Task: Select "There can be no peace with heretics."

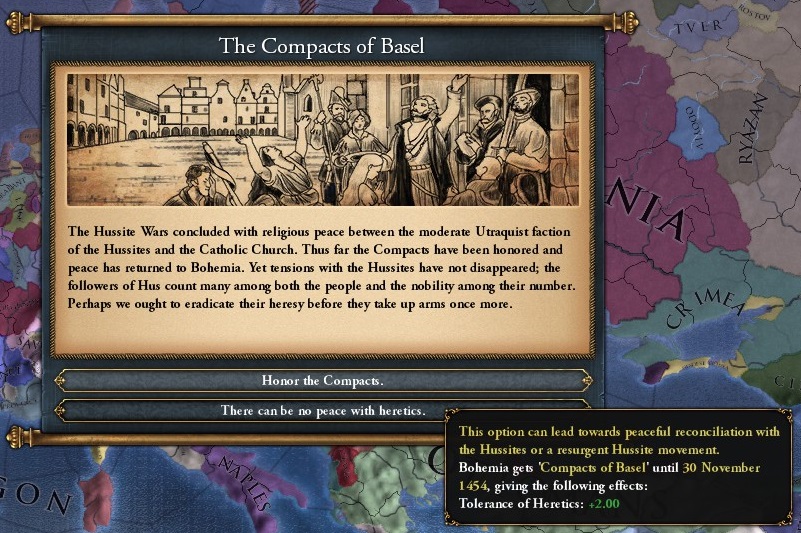Action: (x=323, y=410)
